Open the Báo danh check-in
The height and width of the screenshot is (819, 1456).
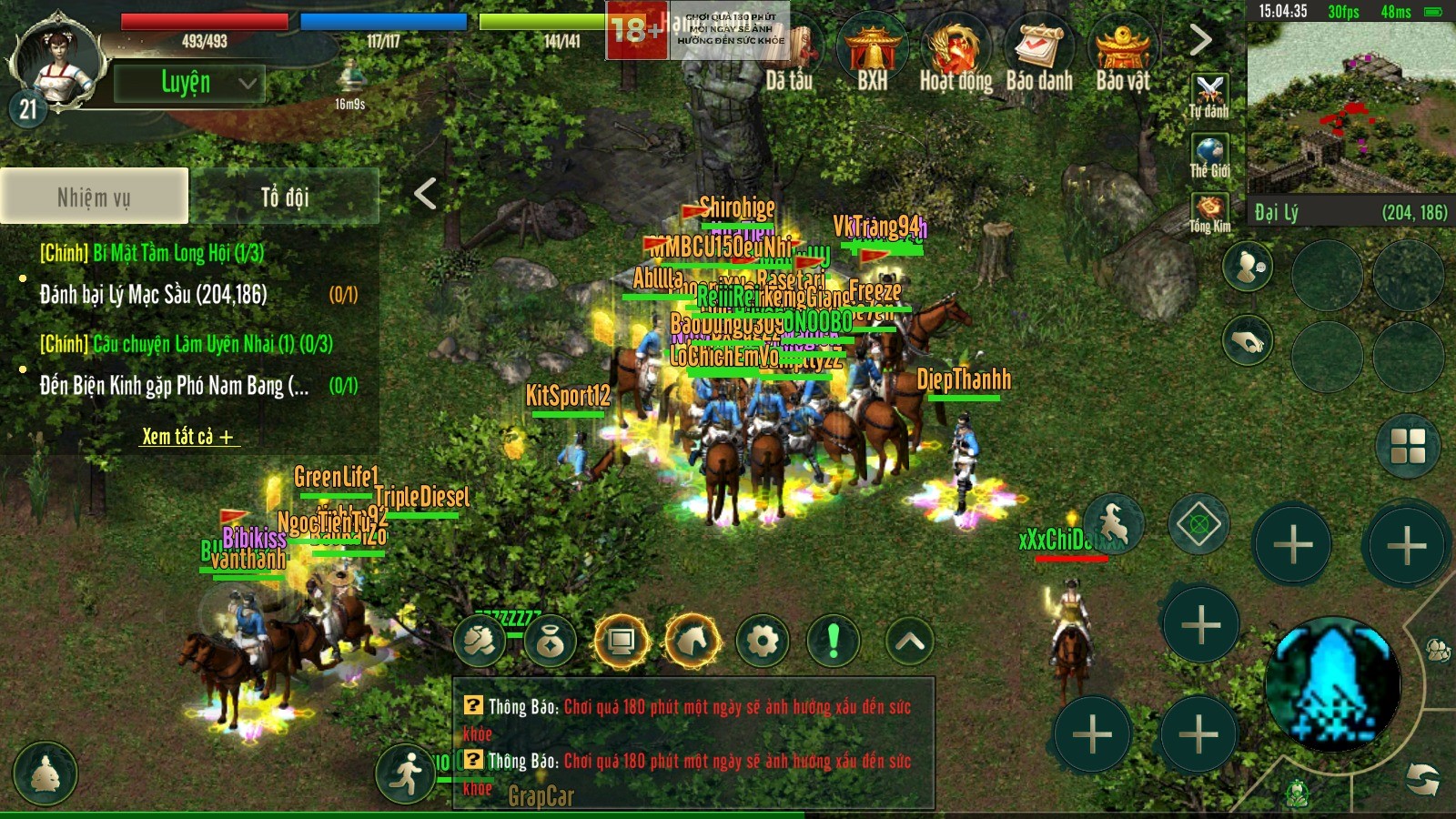[1039, 56]
